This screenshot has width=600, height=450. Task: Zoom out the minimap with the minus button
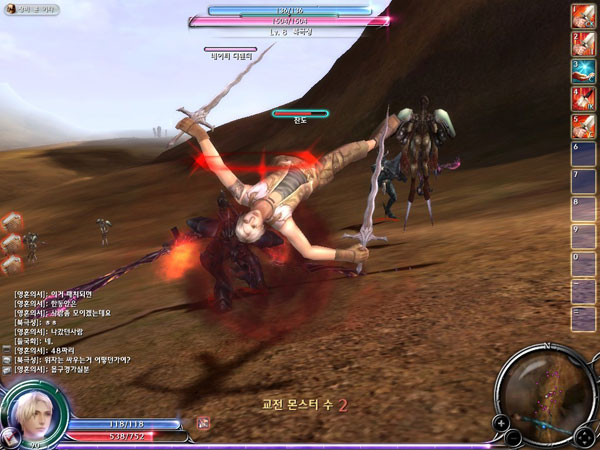click(x=513, y=437)
